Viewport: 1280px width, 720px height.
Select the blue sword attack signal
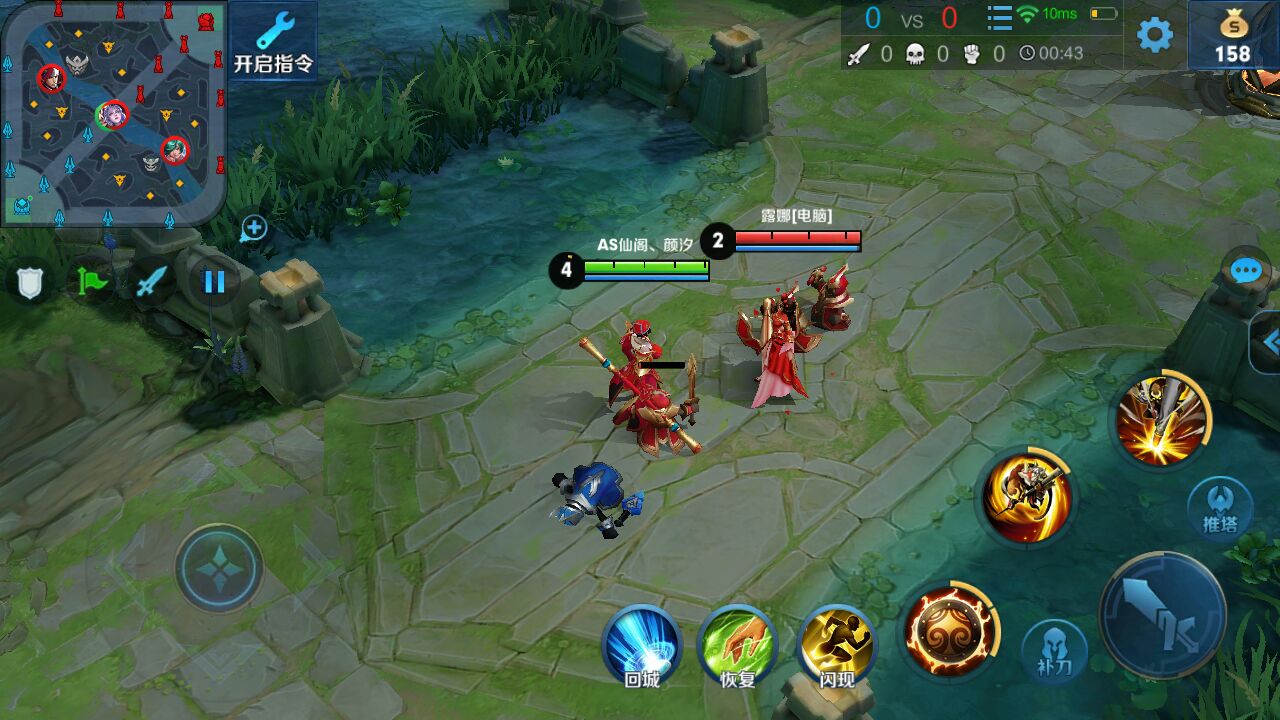point(151,282)
